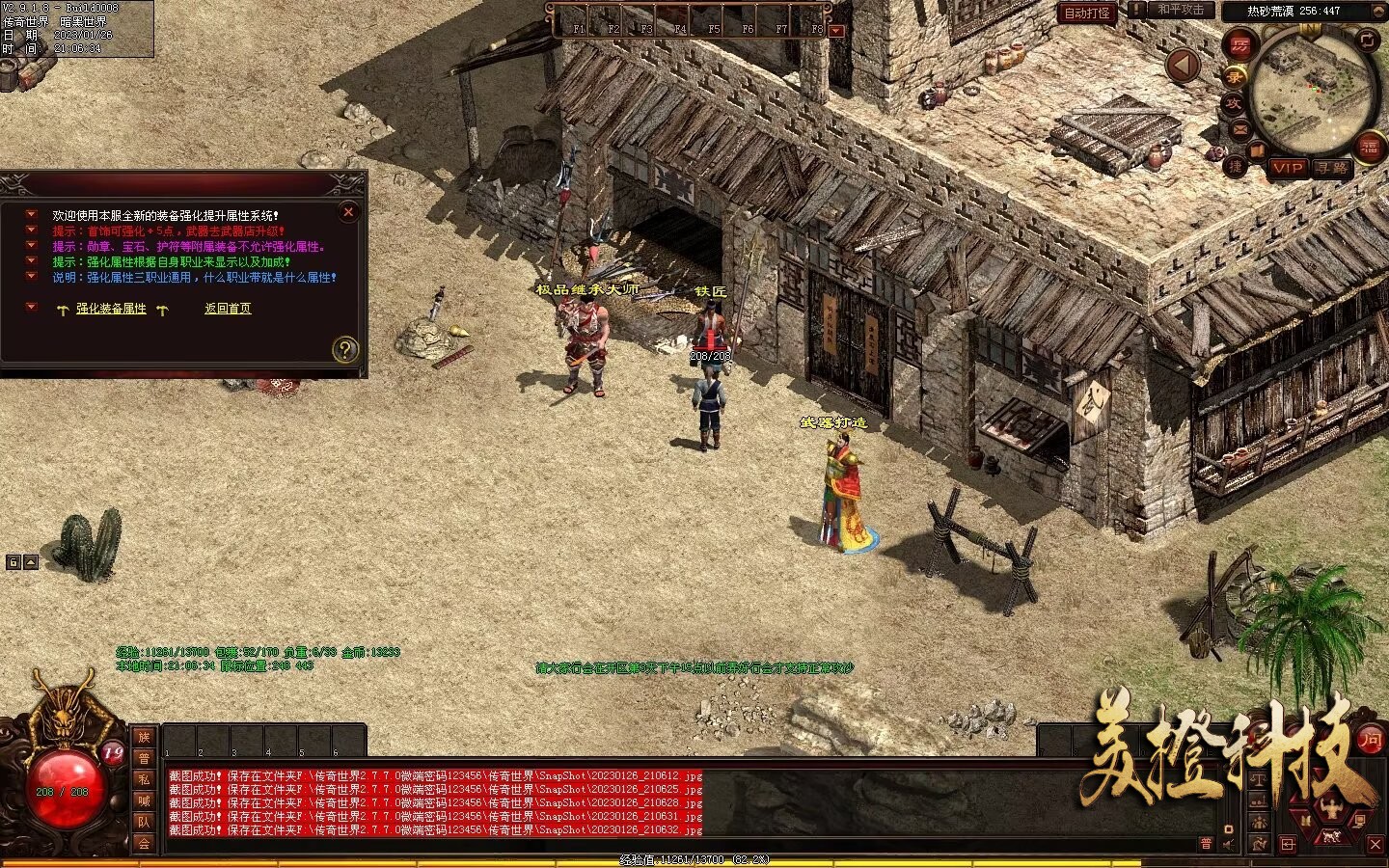Choose the 强化装备属性 option
This screenshot has height=868, width=1389.
point(111,309)
